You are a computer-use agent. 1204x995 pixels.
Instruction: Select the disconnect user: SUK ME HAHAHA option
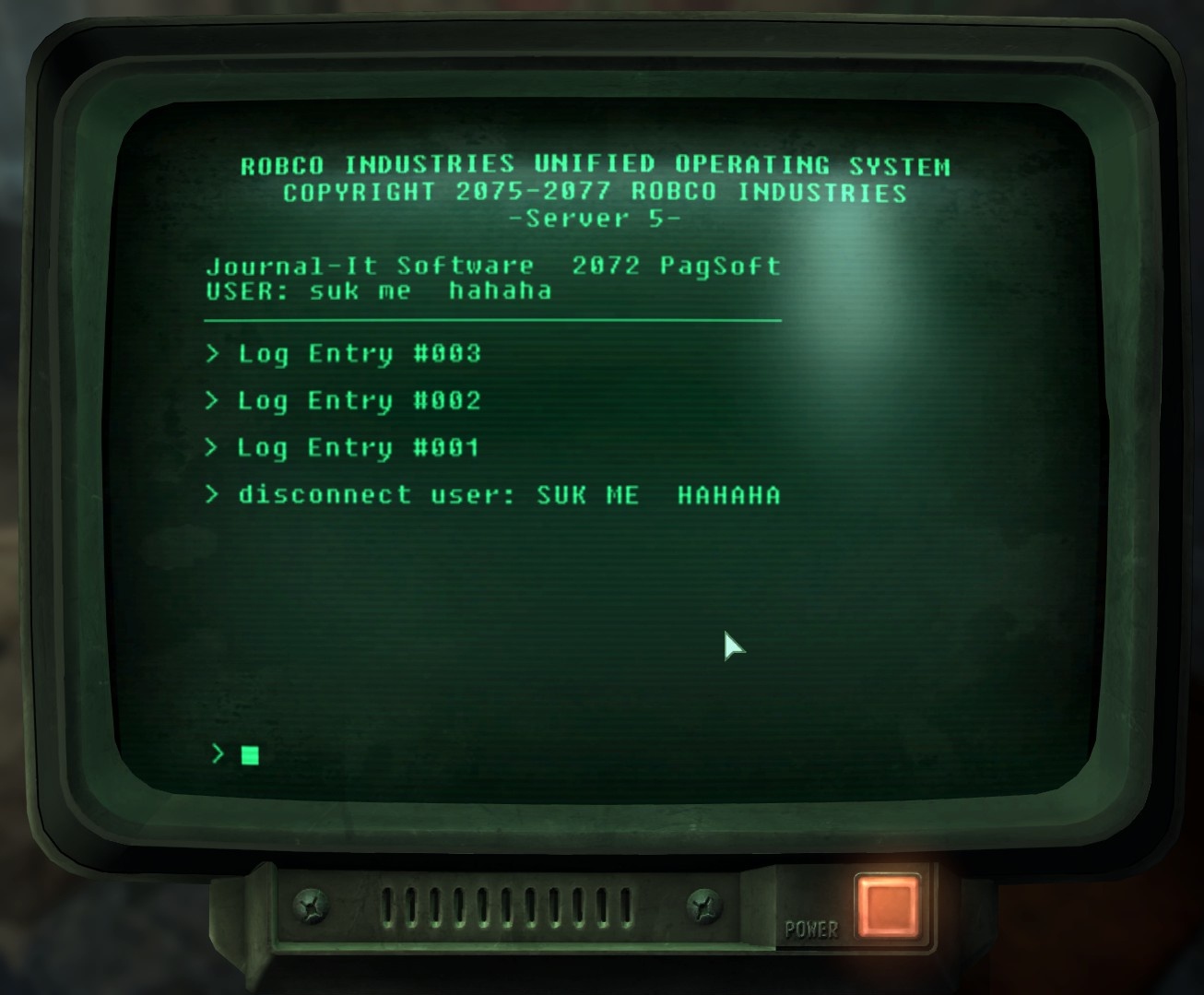pyautogui.click(x=509, y=495)
